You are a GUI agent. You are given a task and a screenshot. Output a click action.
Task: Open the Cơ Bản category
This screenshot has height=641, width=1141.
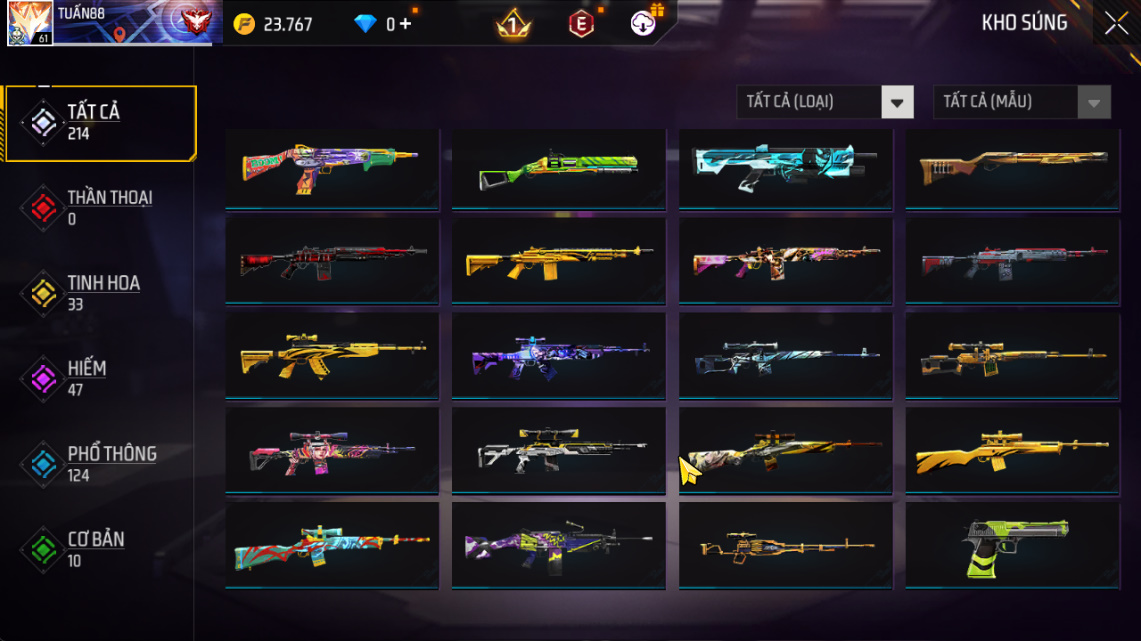(101, 549)
